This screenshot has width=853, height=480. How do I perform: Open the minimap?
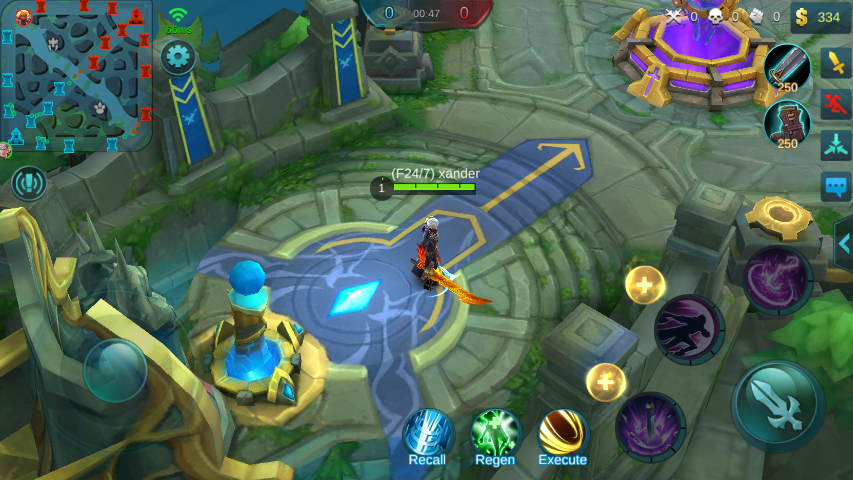point(76,75)
